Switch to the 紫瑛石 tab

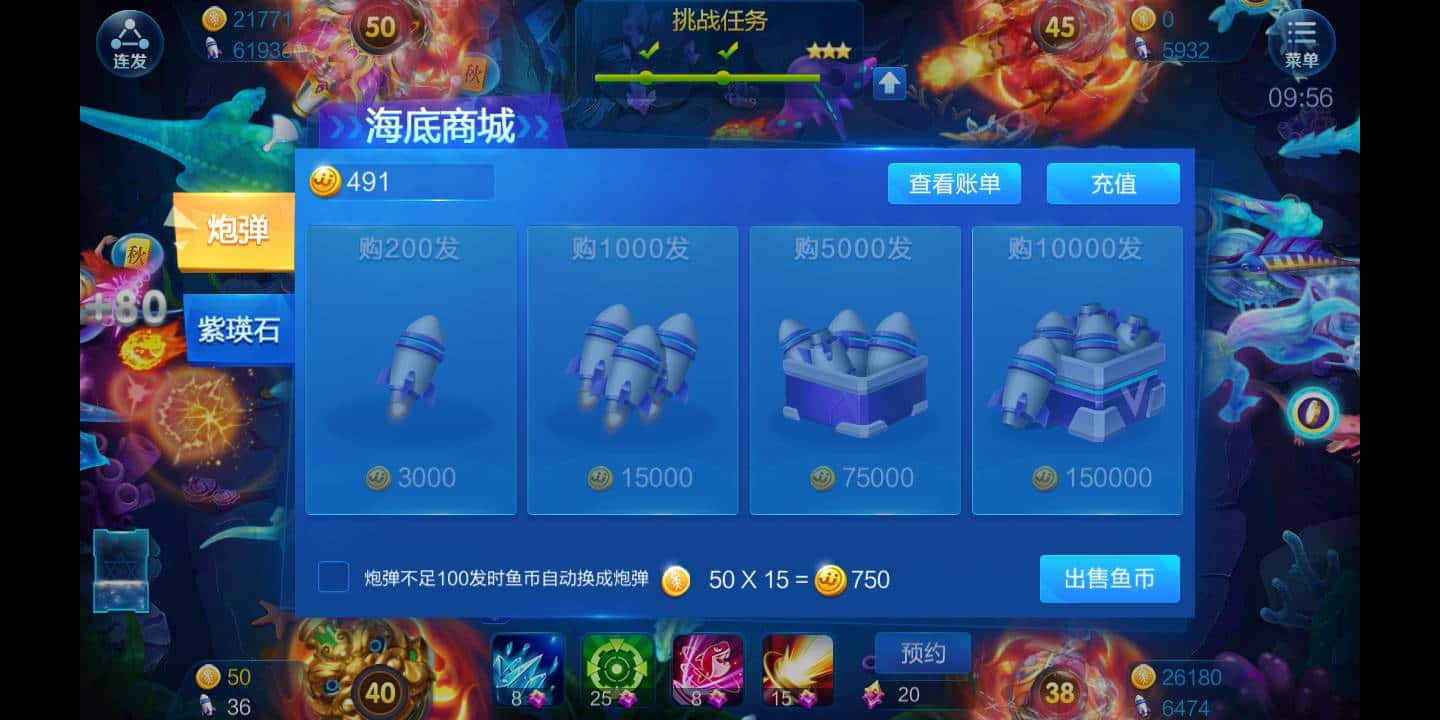point(239,332)
